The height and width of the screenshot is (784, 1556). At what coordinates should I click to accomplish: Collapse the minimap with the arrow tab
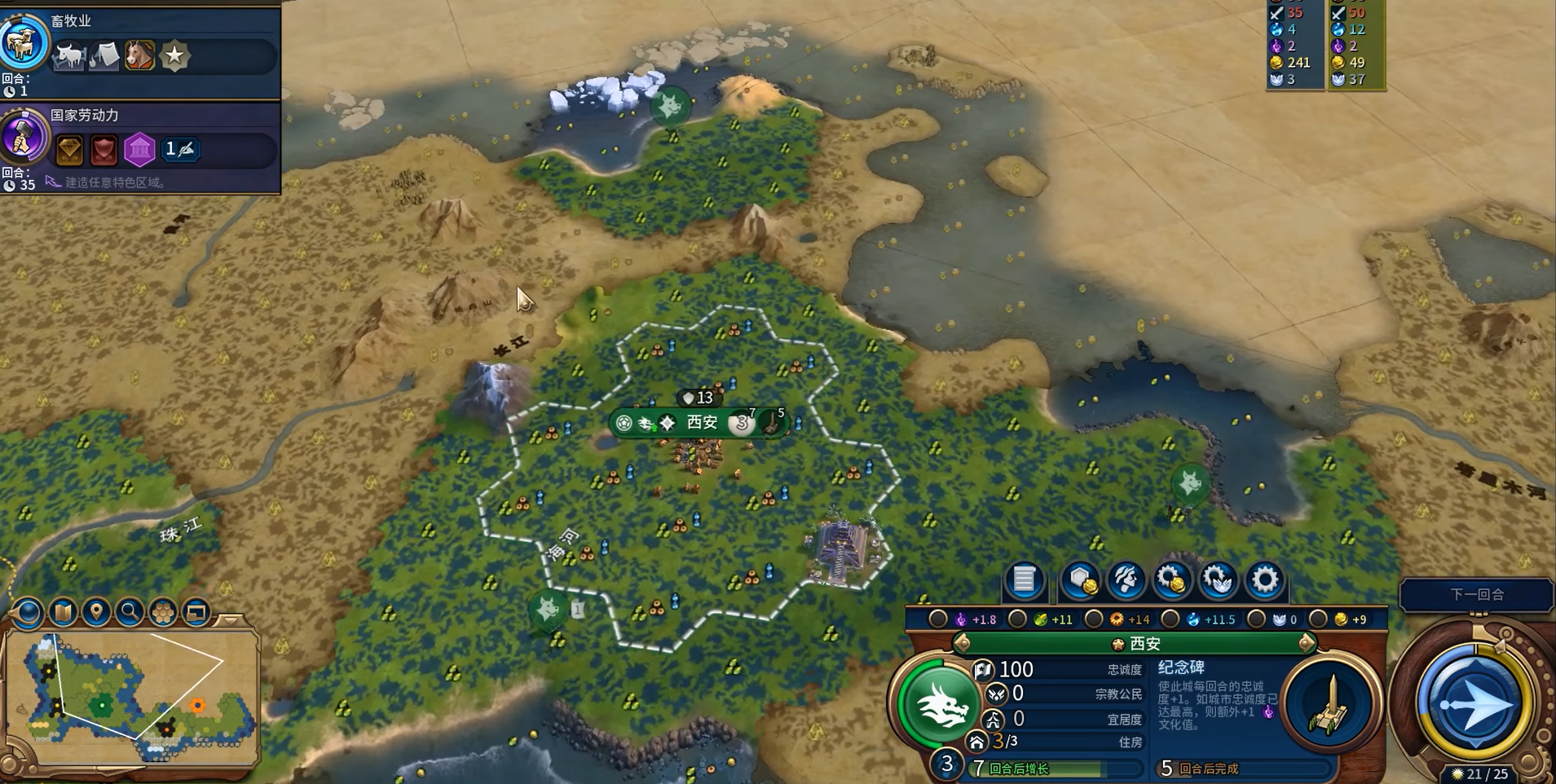231,619
